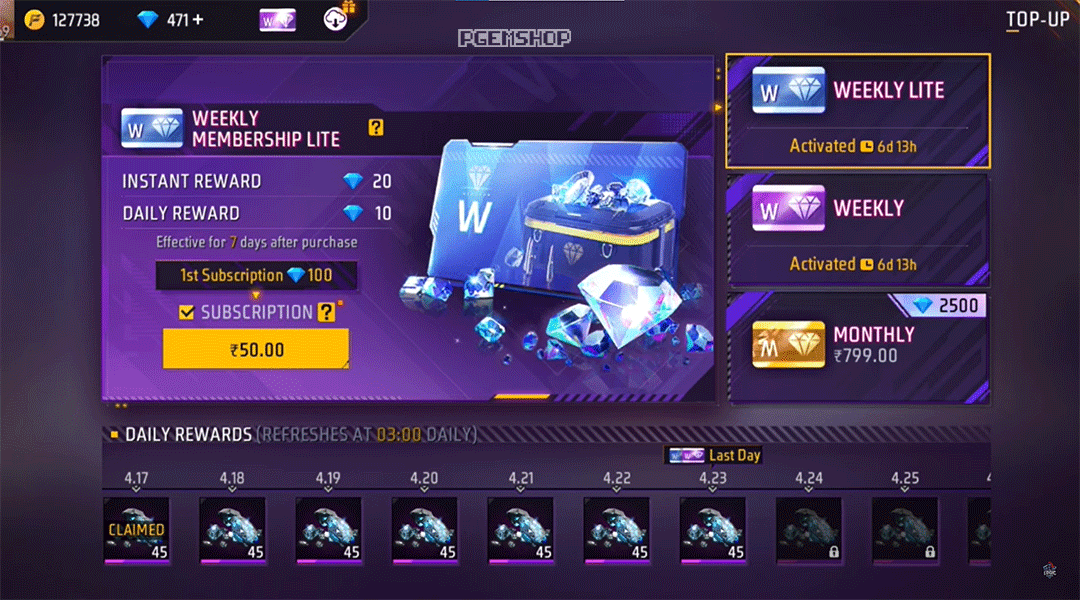Show the Subscription info question mark

pos(326,313)
